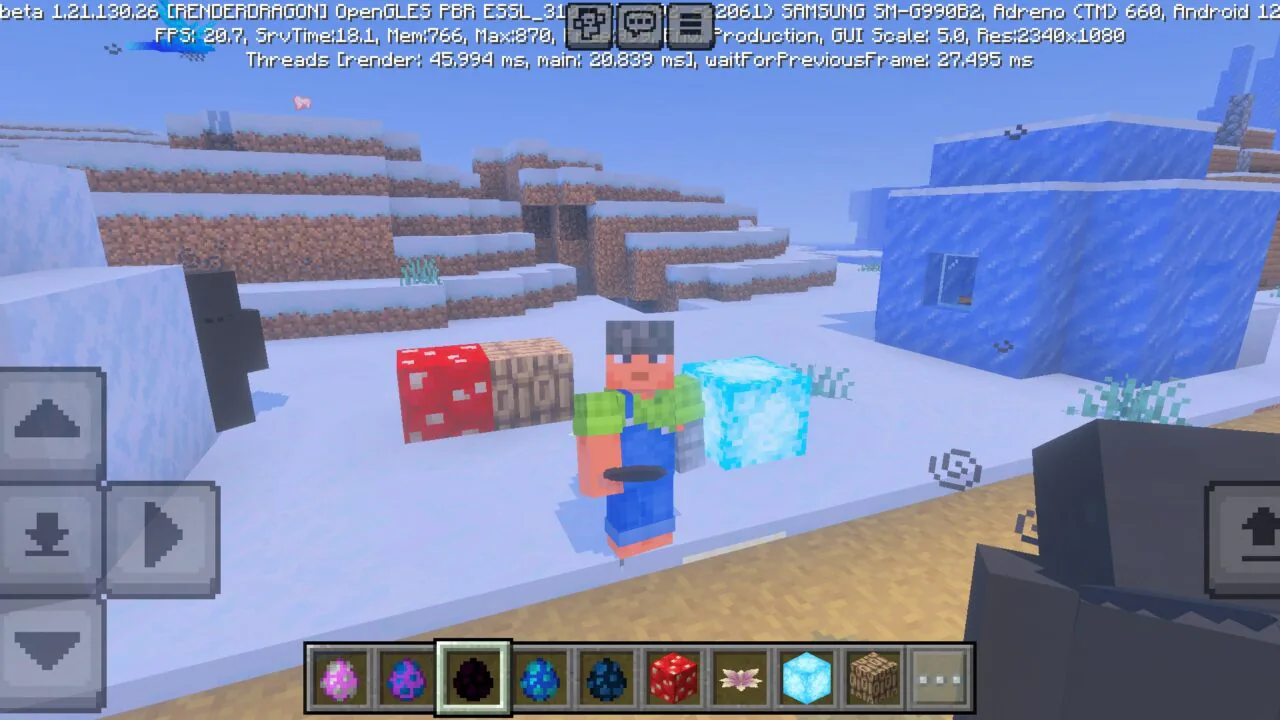Select the blue spawn egg in the hotbar
This screenshot has height=720, width=1280.
(540, 680)
